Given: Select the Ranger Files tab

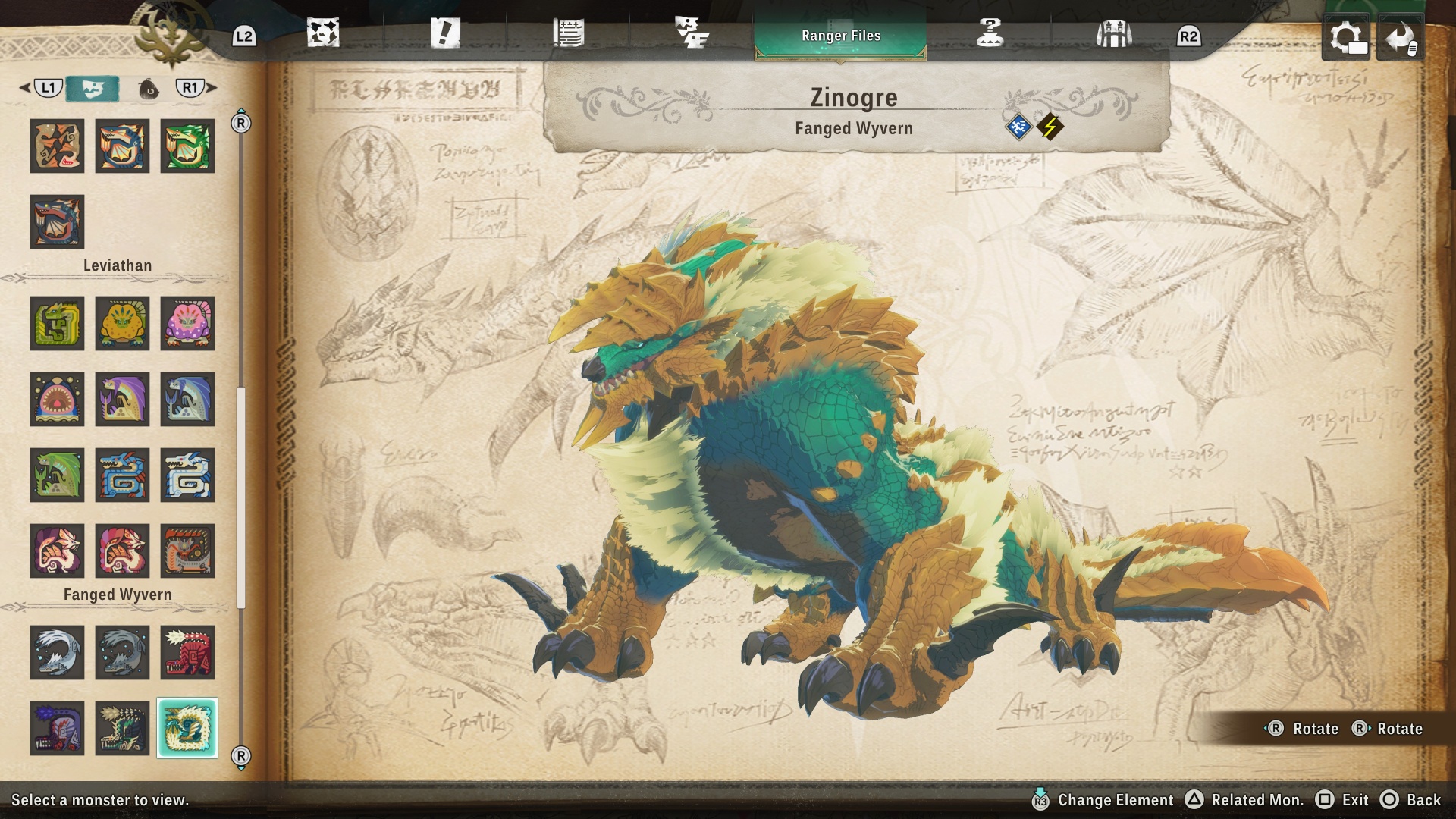Looking at the screenshot, I should pyautogui.click(x=840, y=35).
